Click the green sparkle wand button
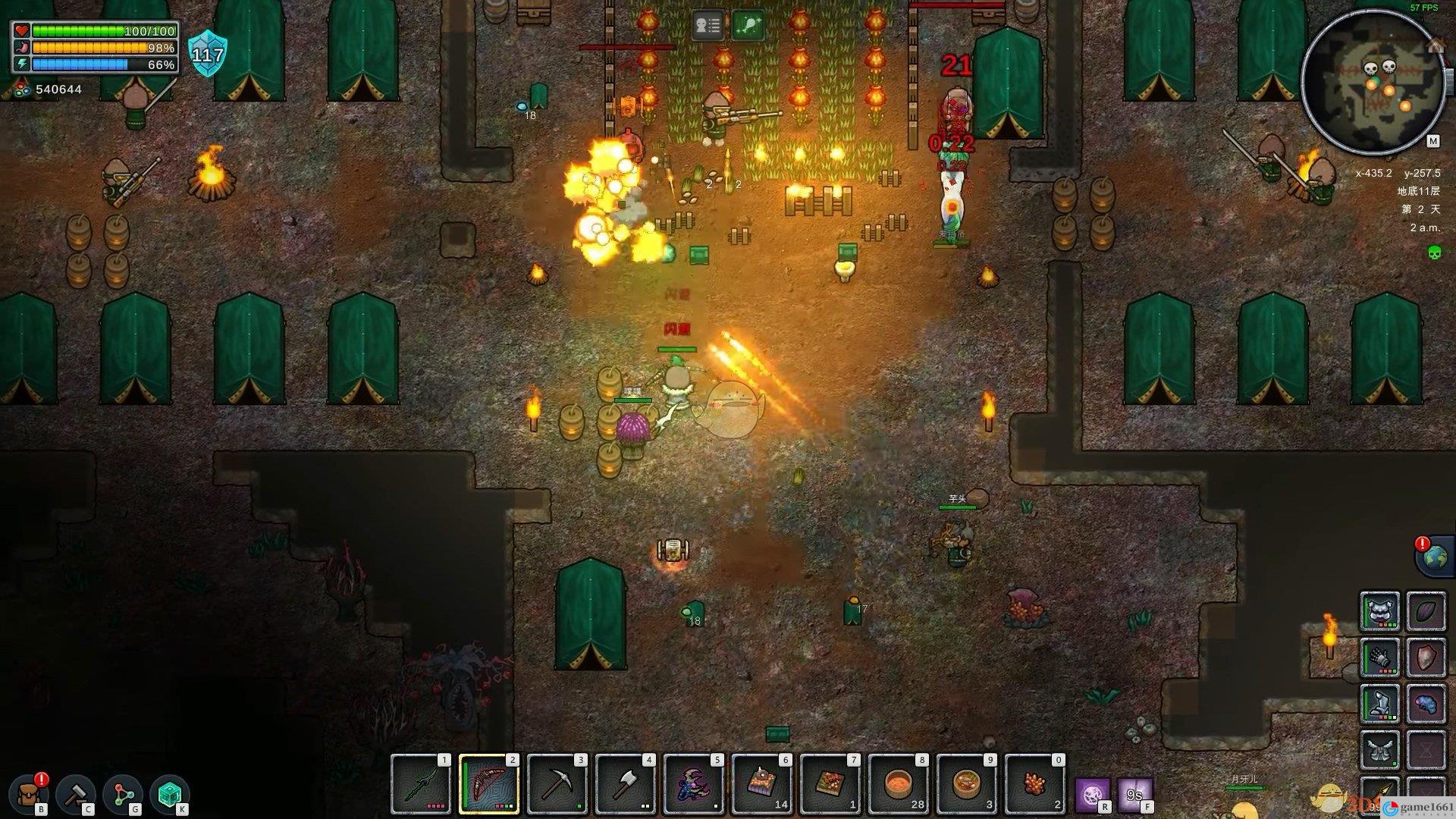This screenshot has height=819, width=1456. click(748, 27)
